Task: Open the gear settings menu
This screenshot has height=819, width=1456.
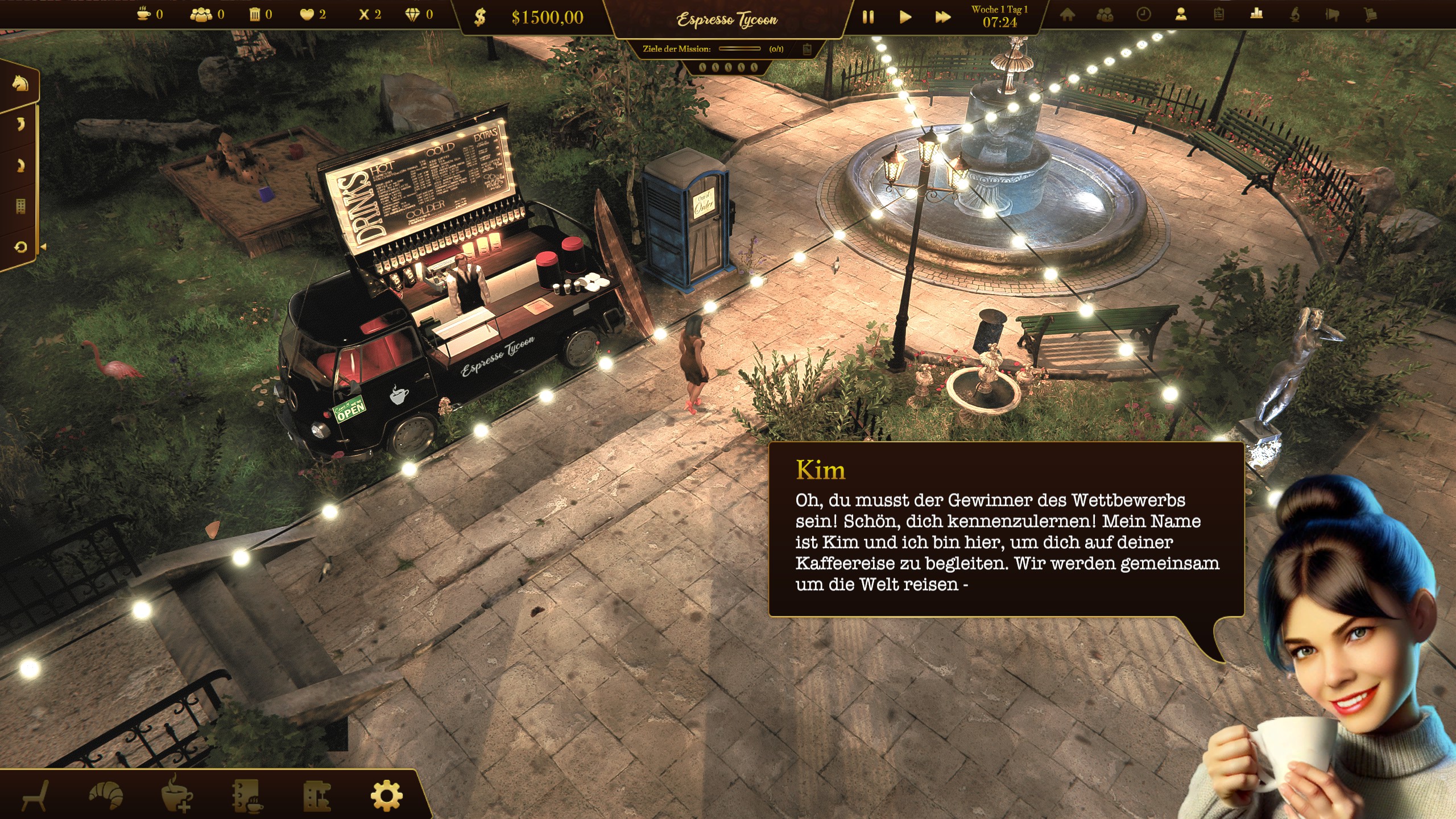Action: pos(387,795)
